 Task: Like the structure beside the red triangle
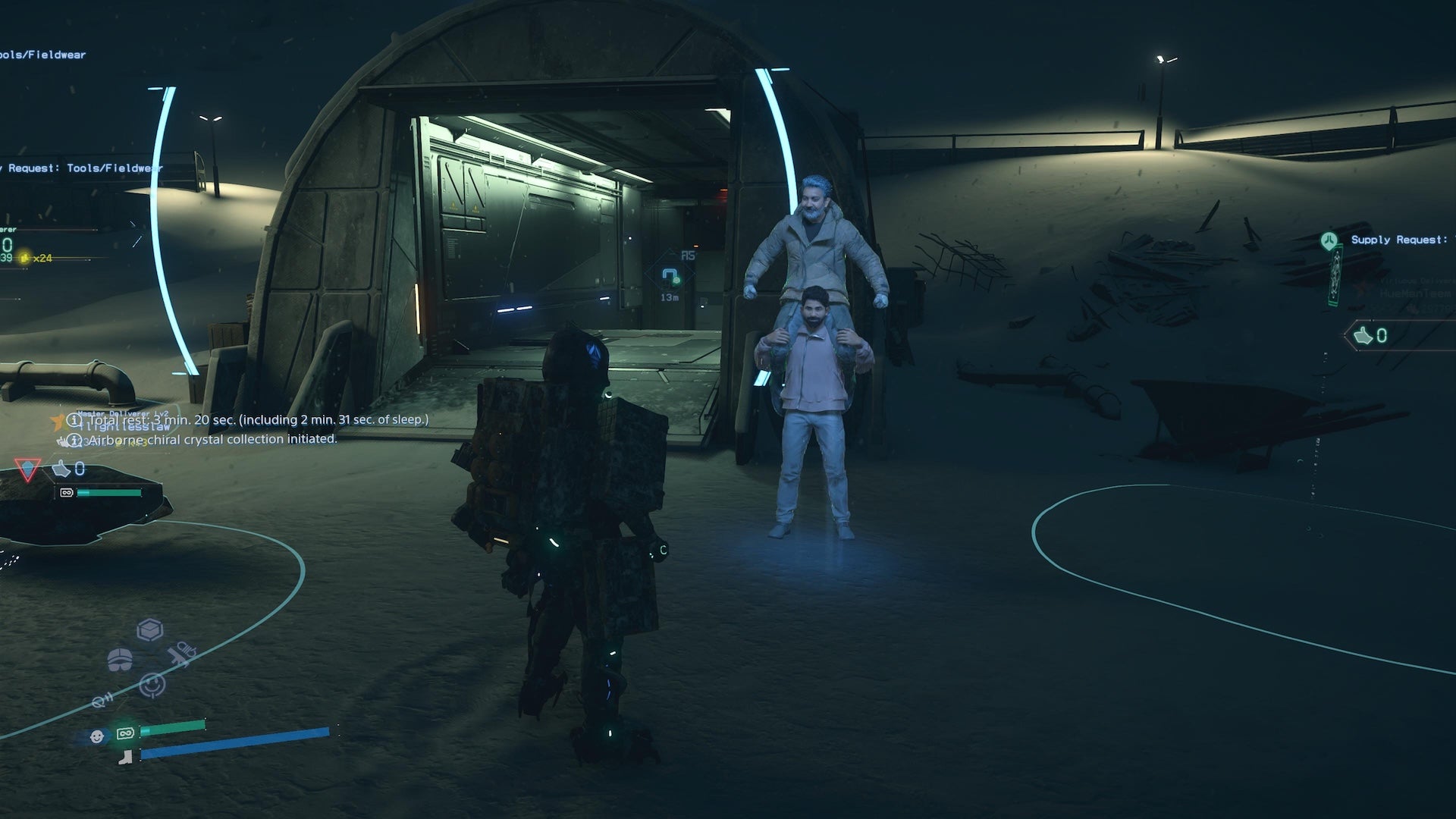click(62, 470)
